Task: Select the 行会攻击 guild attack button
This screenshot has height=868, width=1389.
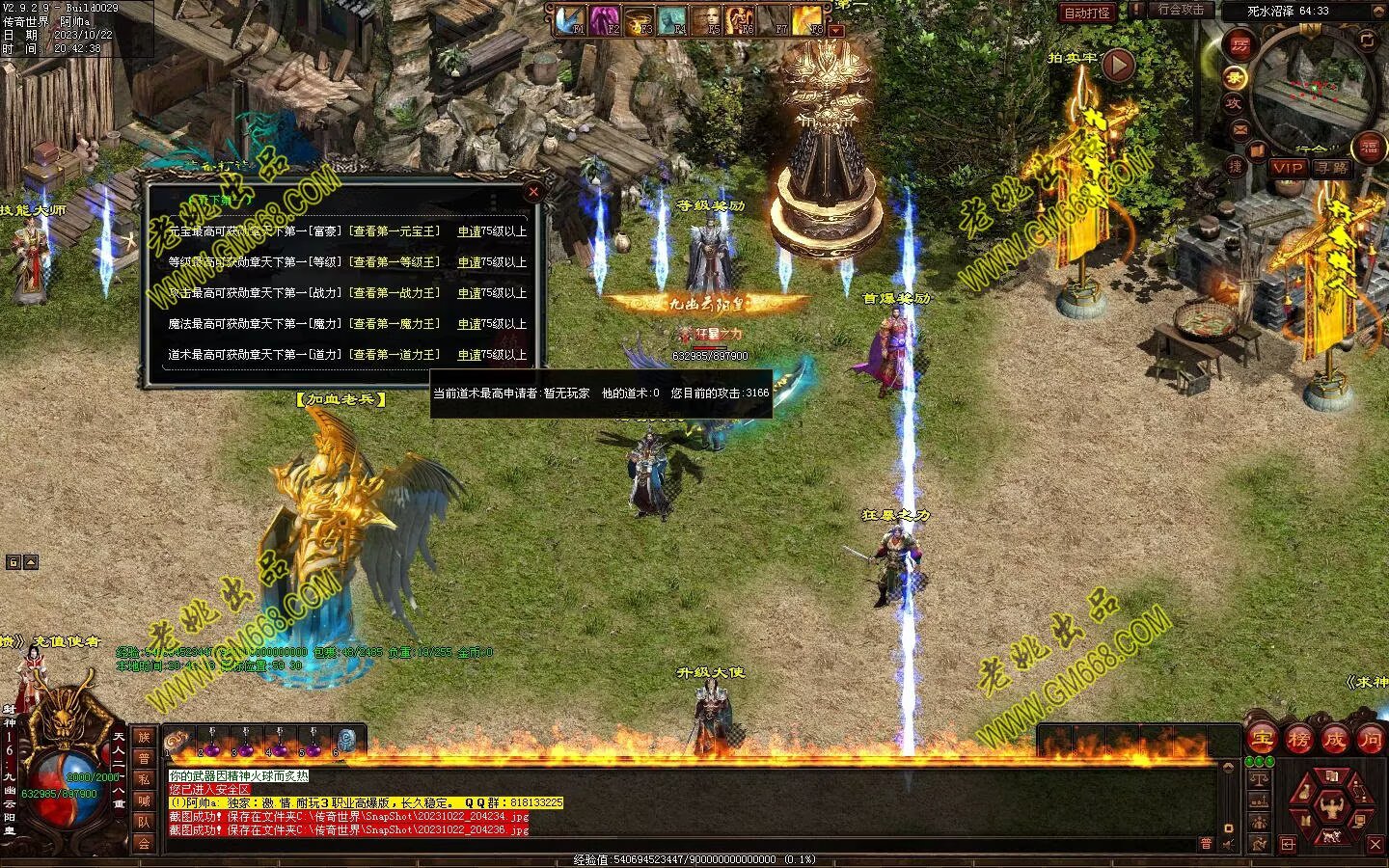Action: 1181,11
